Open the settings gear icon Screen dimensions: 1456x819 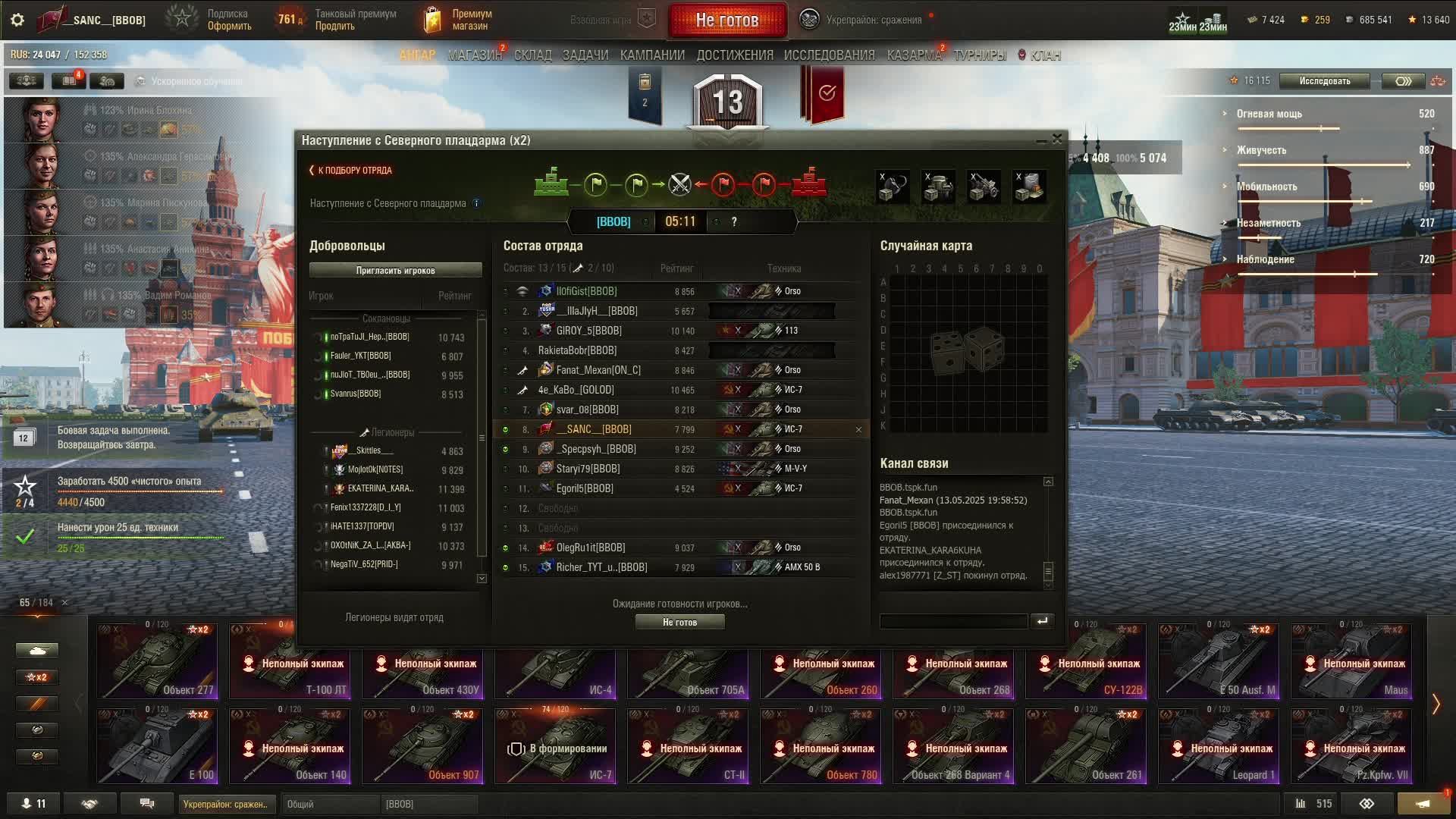pyautogui.click(x=17, y=20)
